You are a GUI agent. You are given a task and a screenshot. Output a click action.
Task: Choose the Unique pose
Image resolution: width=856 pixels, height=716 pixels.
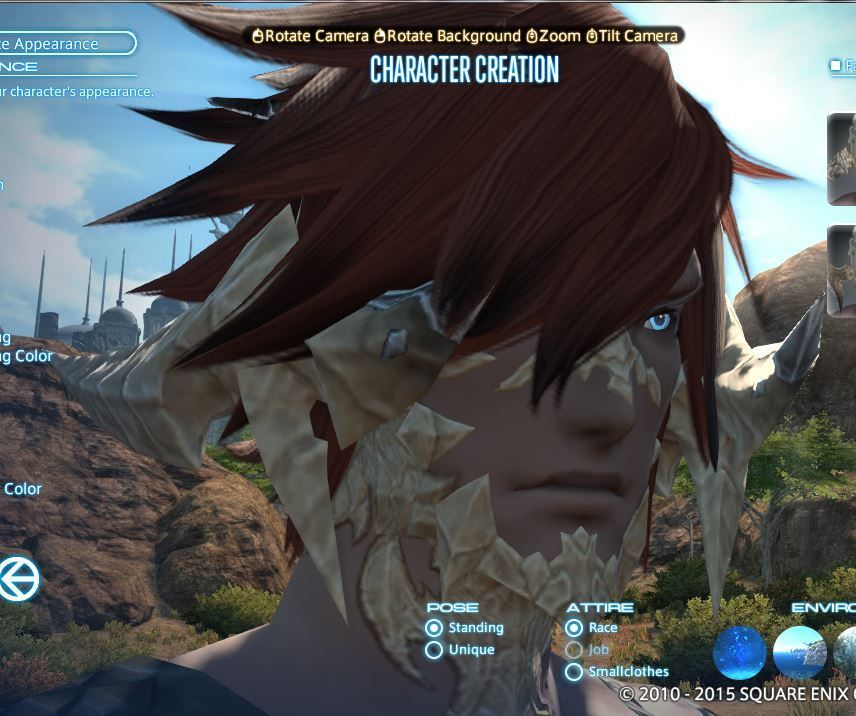434,650
